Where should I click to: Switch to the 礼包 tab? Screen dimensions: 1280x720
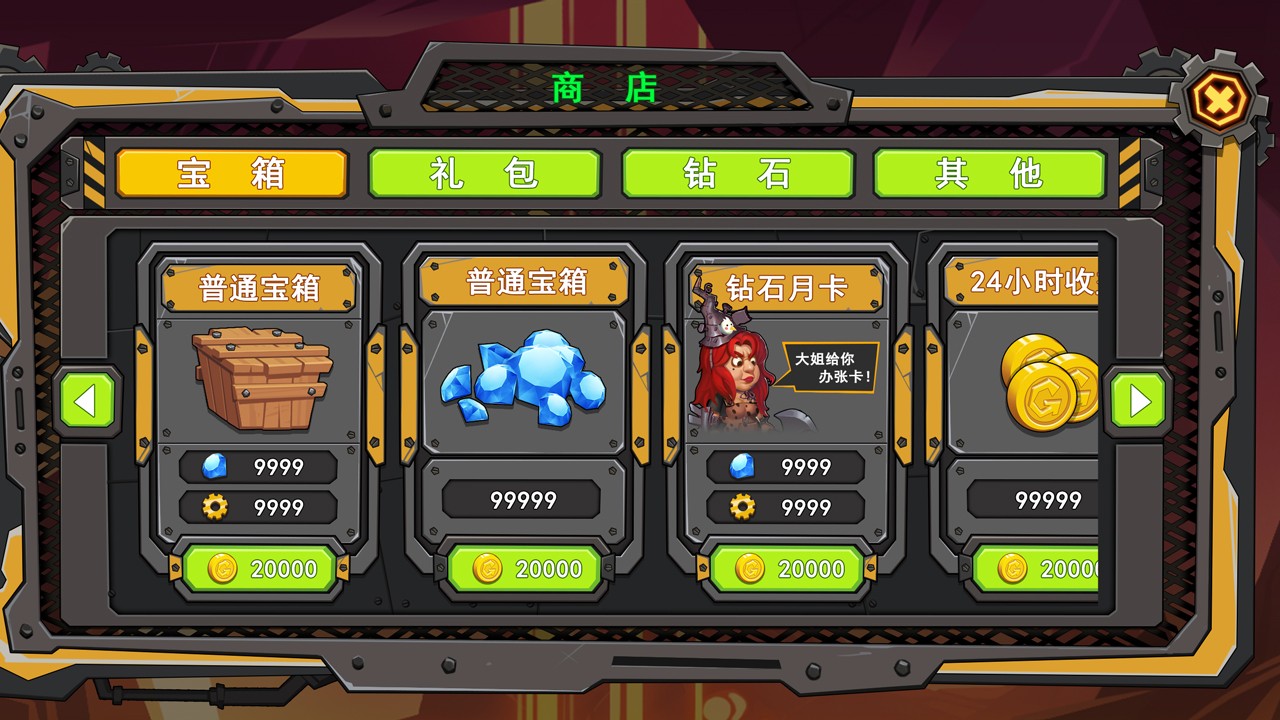tap(484, 174)
